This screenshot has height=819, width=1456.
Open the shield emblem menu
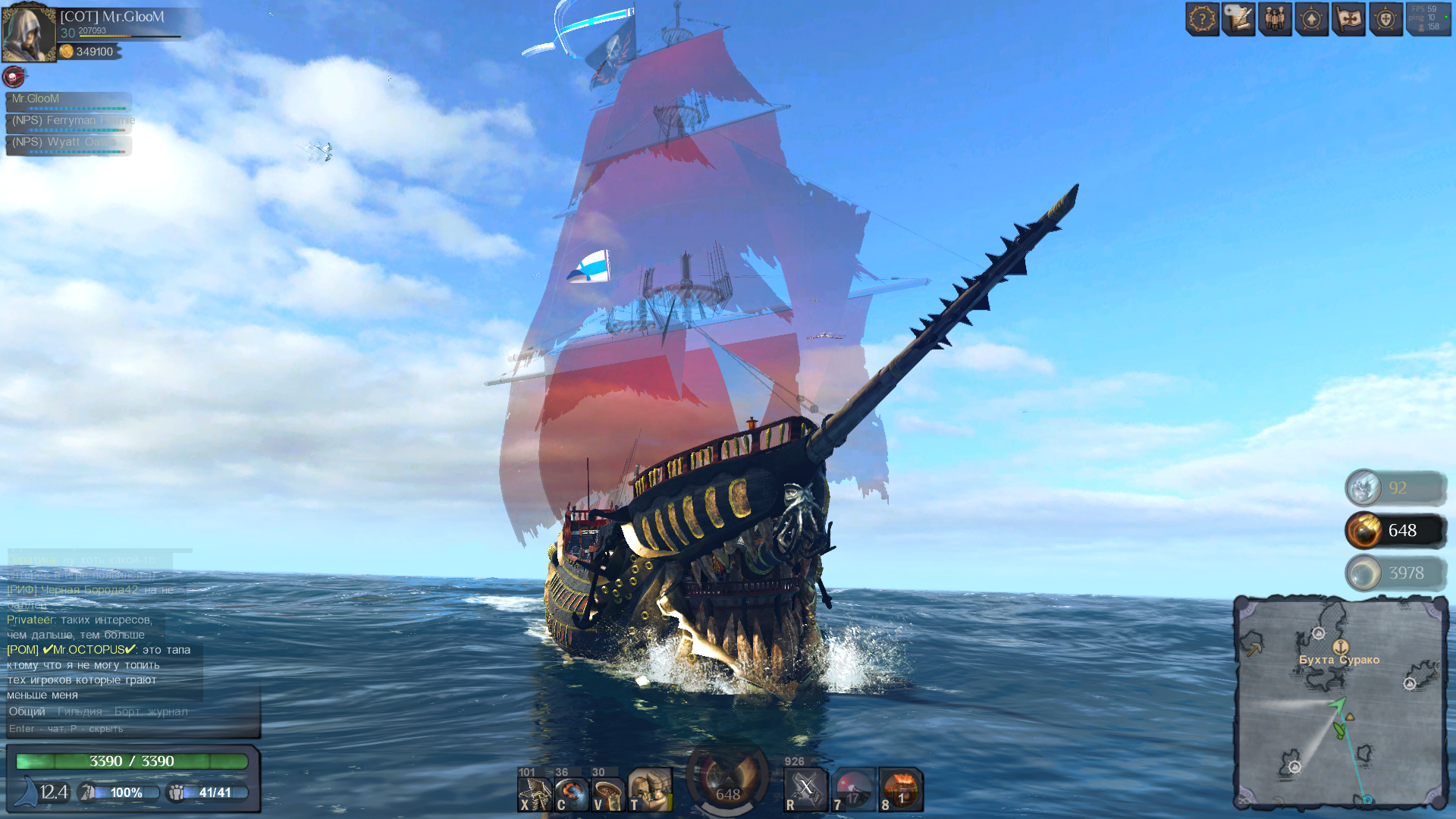[x=1385, y=19]
